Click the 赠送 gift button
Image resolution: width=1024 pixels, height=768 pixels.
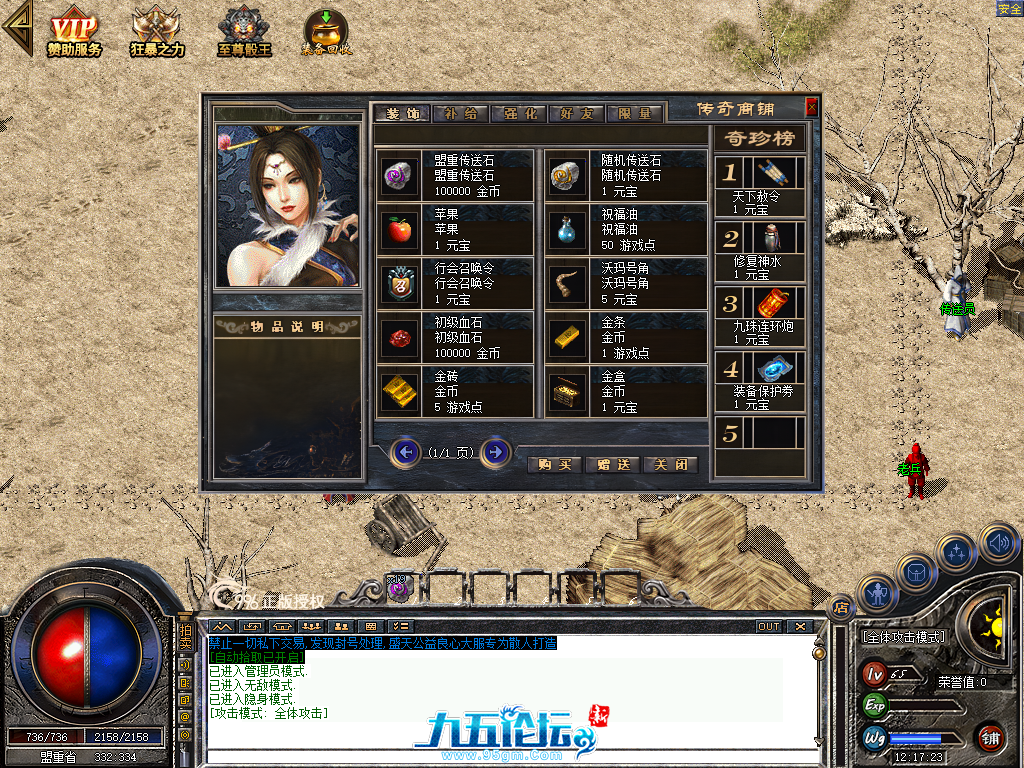[612, 465]
